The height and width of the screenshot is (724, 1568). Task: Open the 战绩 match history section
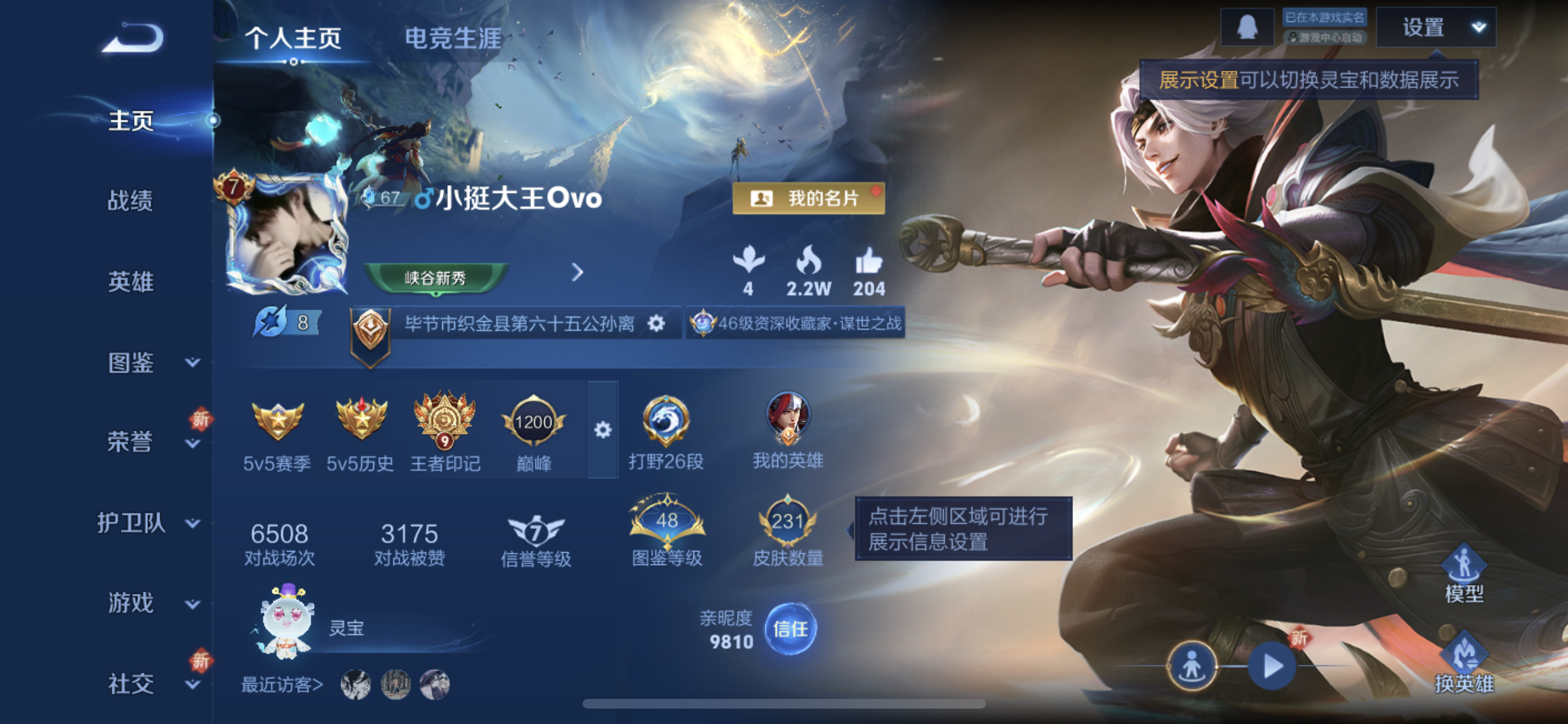point(129,200)
